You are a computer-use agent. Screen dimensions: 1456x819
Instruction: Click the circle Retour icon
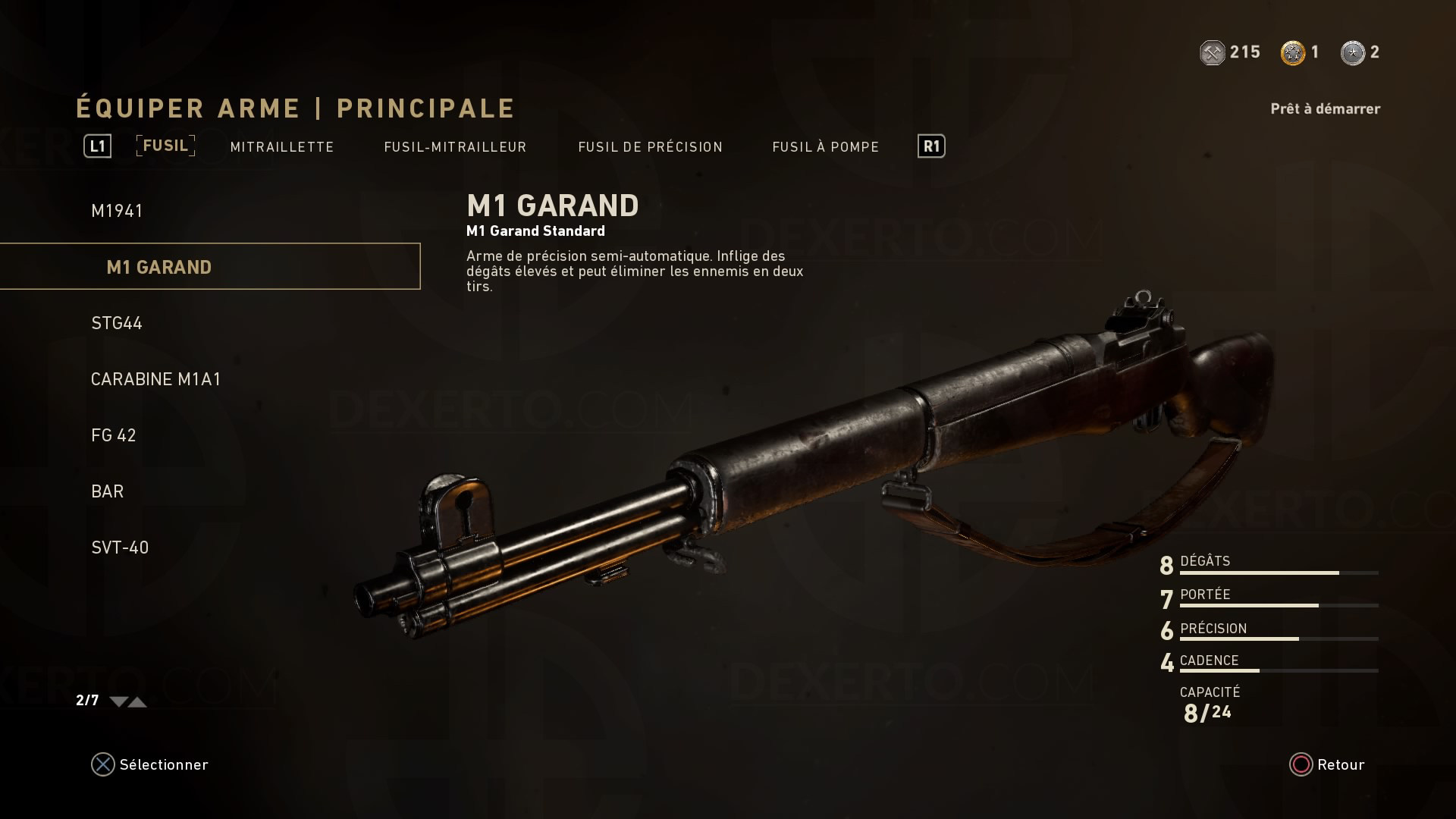1300,764
